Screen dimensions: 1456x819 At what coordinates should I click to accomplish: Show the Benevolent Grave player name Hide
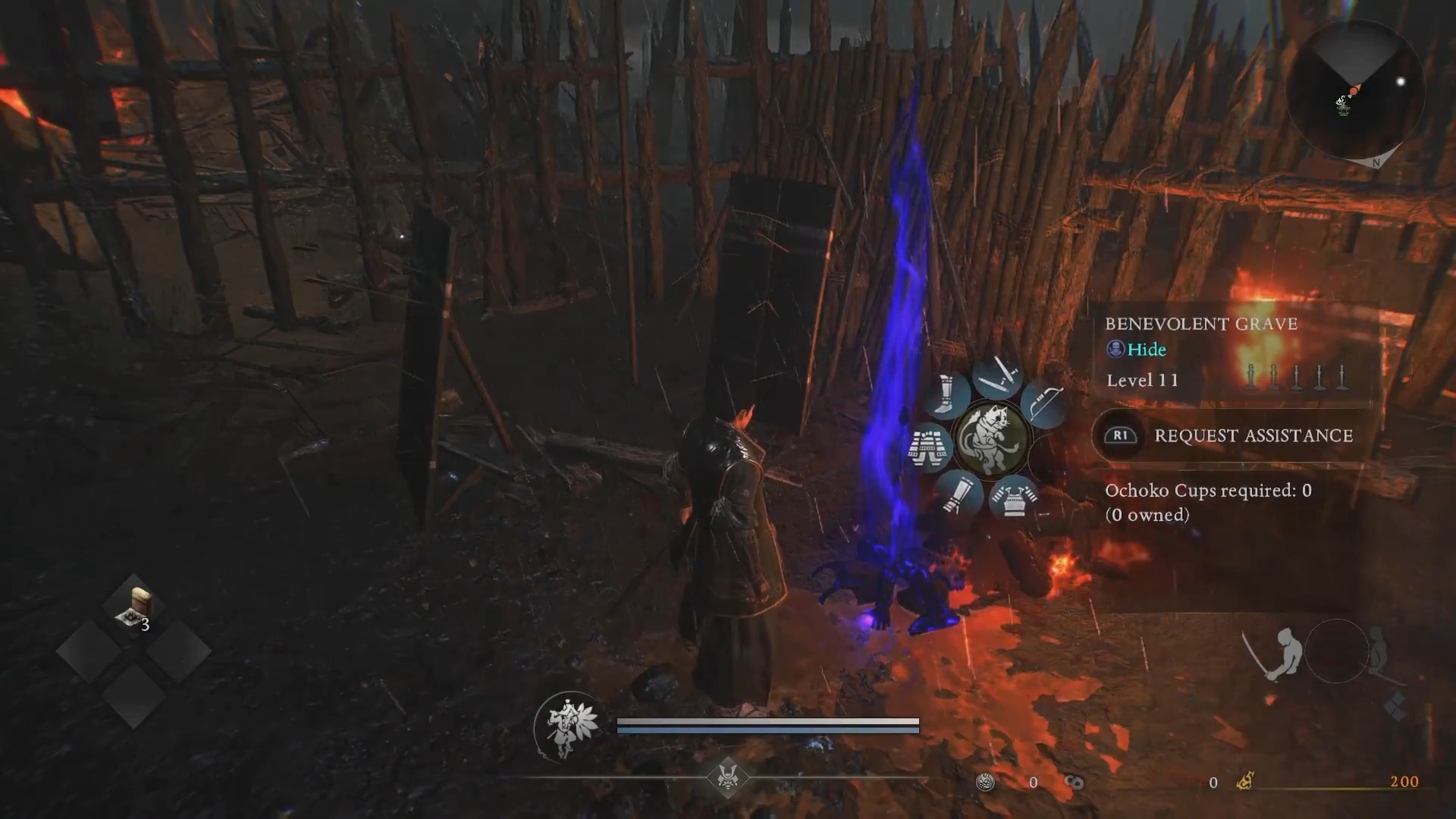(1146, 350)
